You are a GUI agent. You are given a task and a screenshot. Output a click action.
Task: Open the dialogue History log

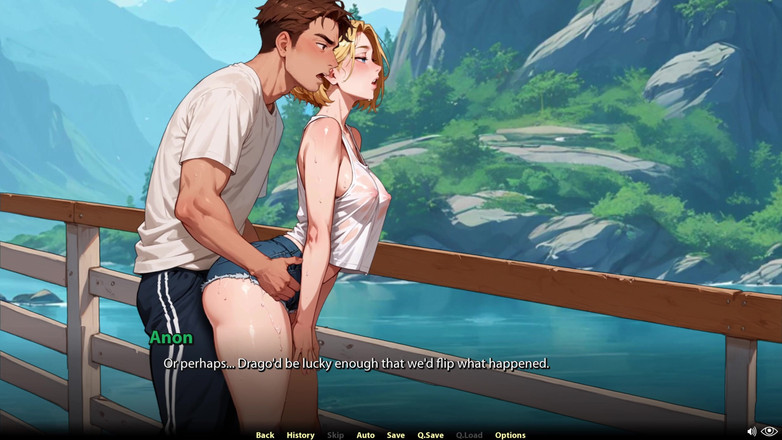(x=300, y=435)
